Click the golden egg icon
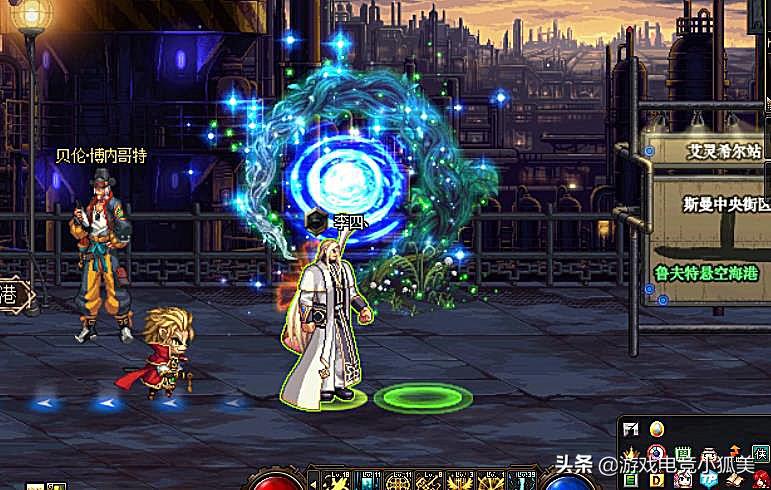 point(656,429)
